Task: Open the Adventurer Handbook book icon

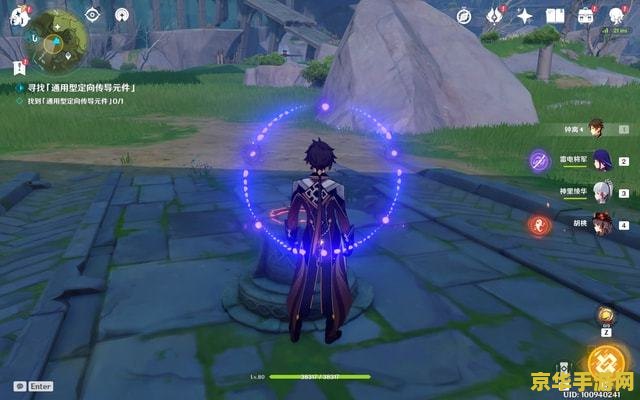Action: click(x=556, y=15)
